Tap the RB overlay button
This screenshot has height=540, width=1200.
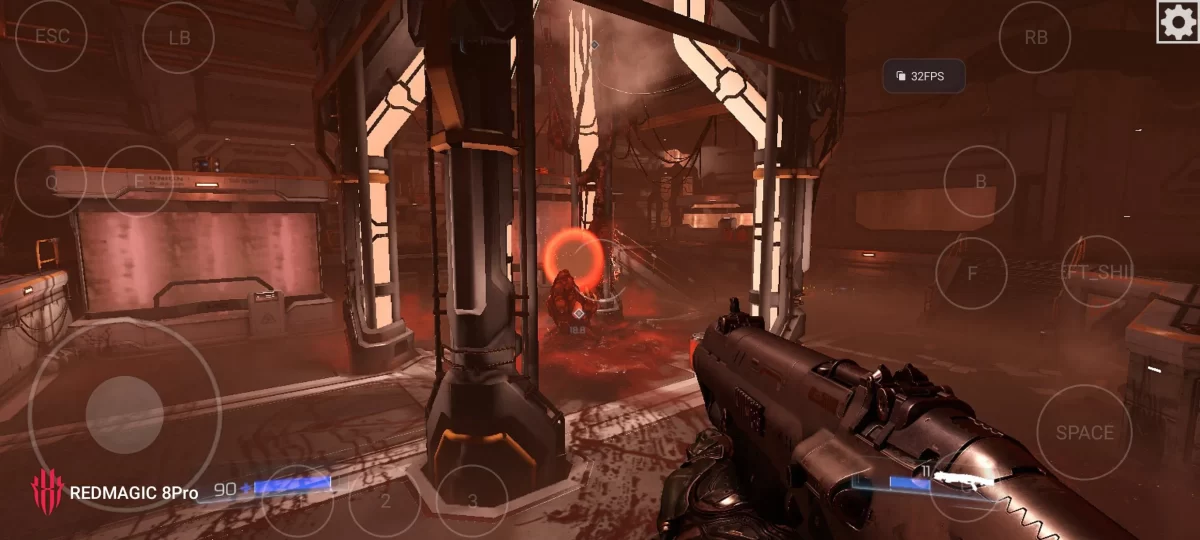point(1036,38)
